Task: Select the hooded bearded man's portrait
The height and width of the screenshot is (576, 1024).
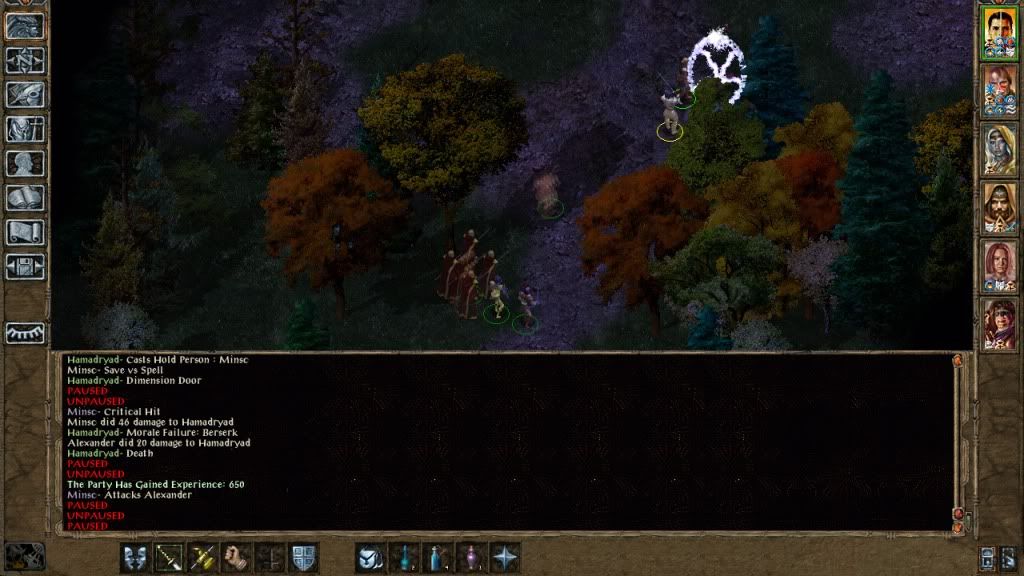Action: coord(999,206)
